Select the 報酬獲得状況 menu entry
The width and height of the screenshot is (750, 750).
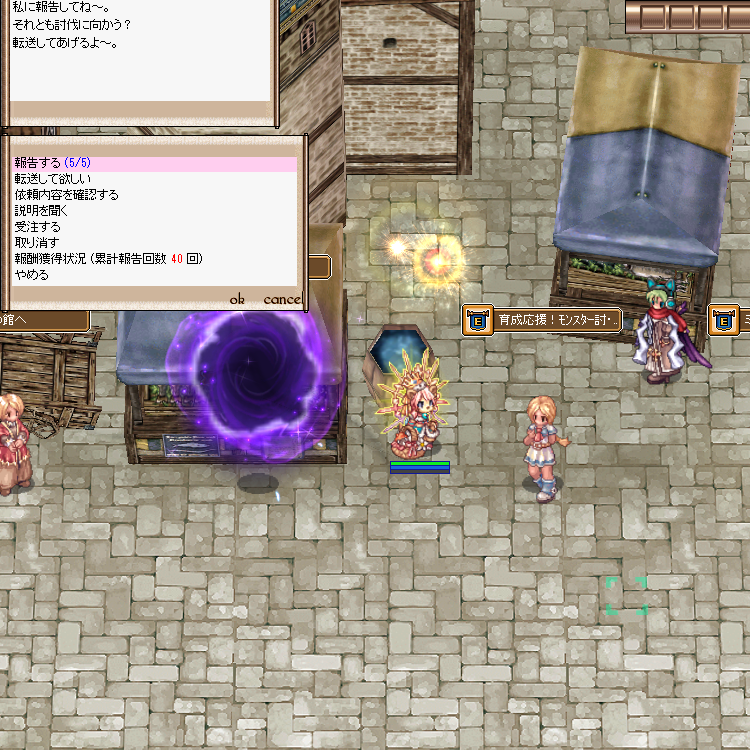tap(108, 259)
